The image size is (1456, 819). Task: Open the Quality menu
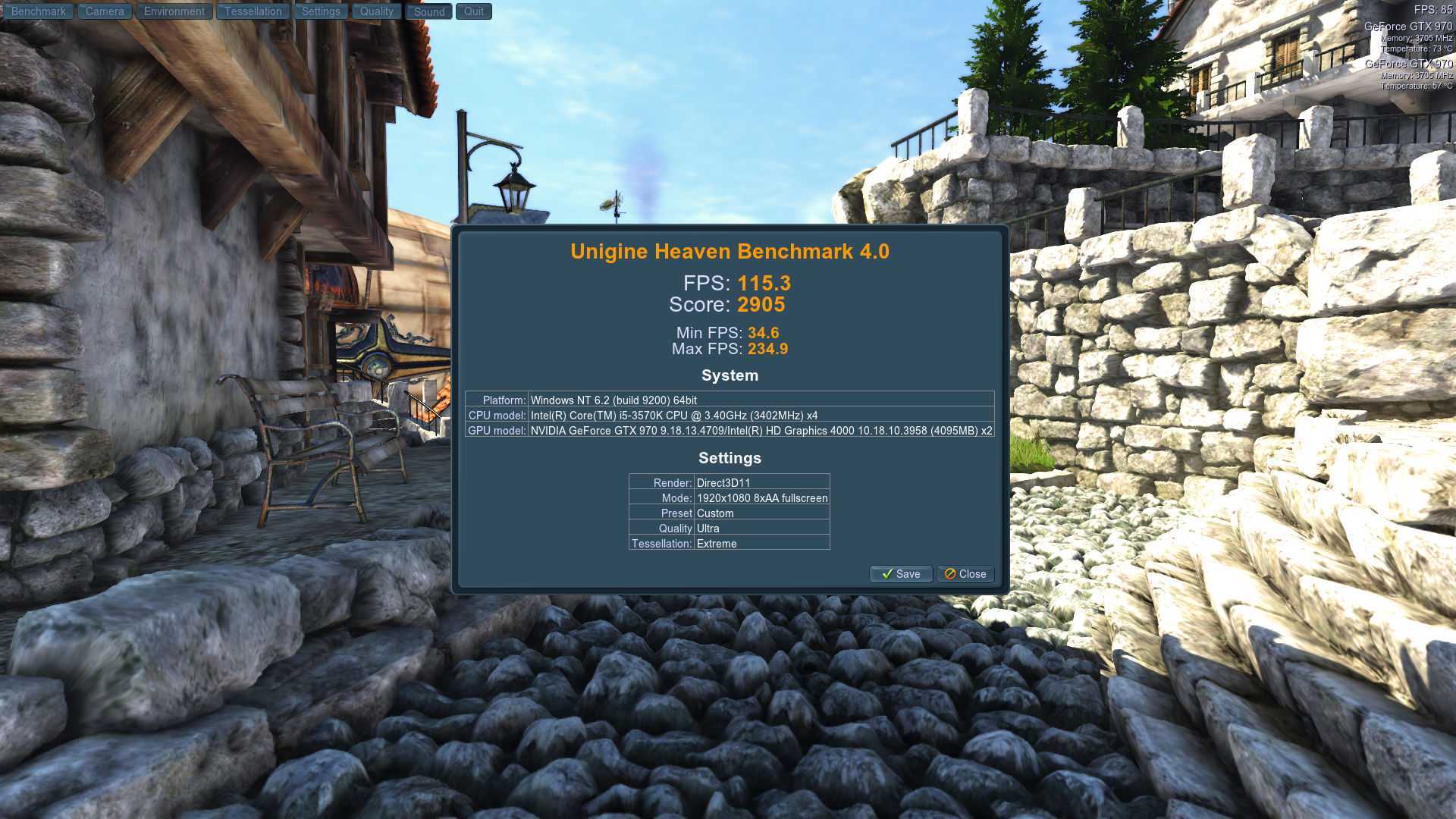coord(376,11)
